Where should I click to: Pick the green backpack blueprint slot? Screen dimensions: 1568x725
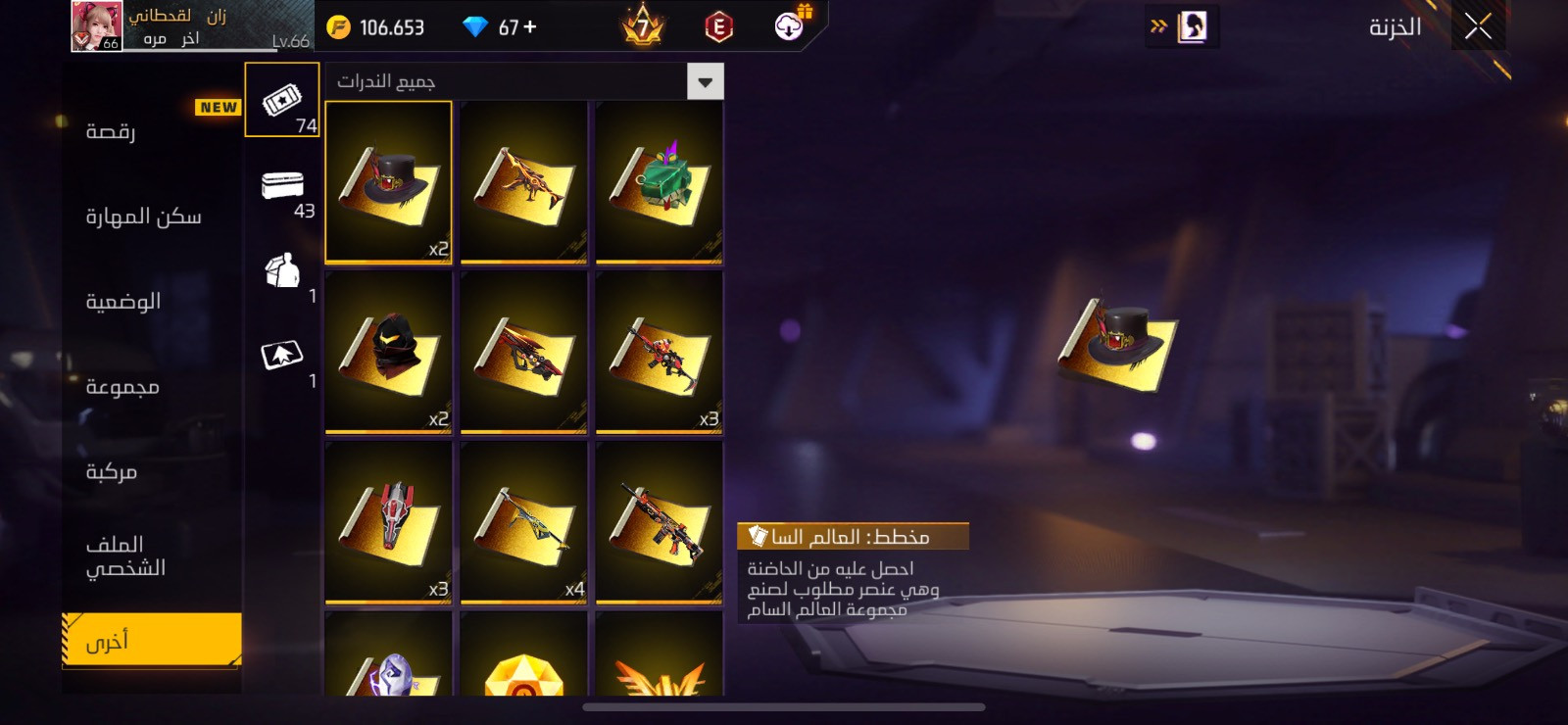pyautogui.click(x=659, y=182)
